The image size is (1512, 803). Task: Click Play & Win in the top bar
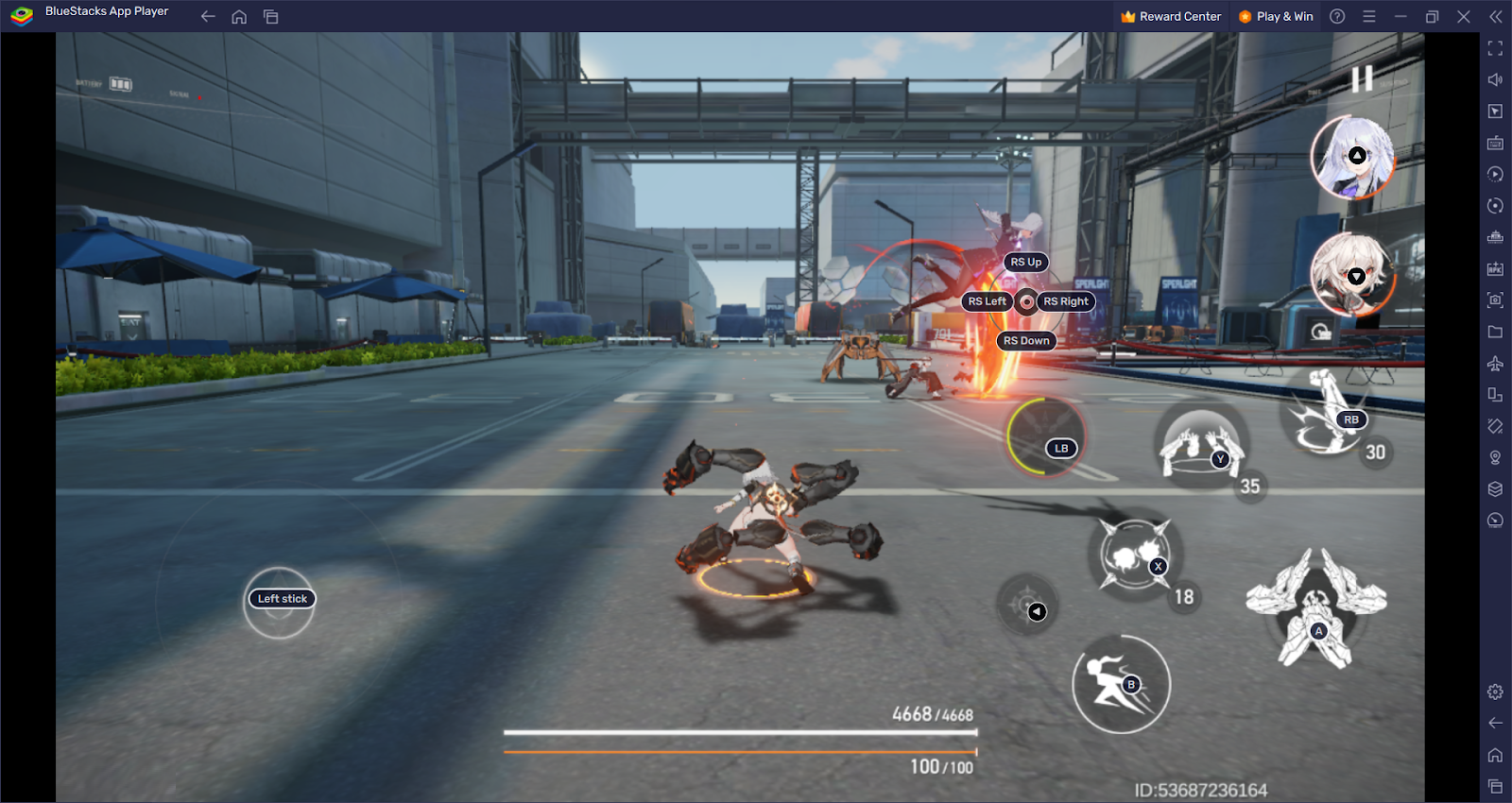click(1277, 16)
